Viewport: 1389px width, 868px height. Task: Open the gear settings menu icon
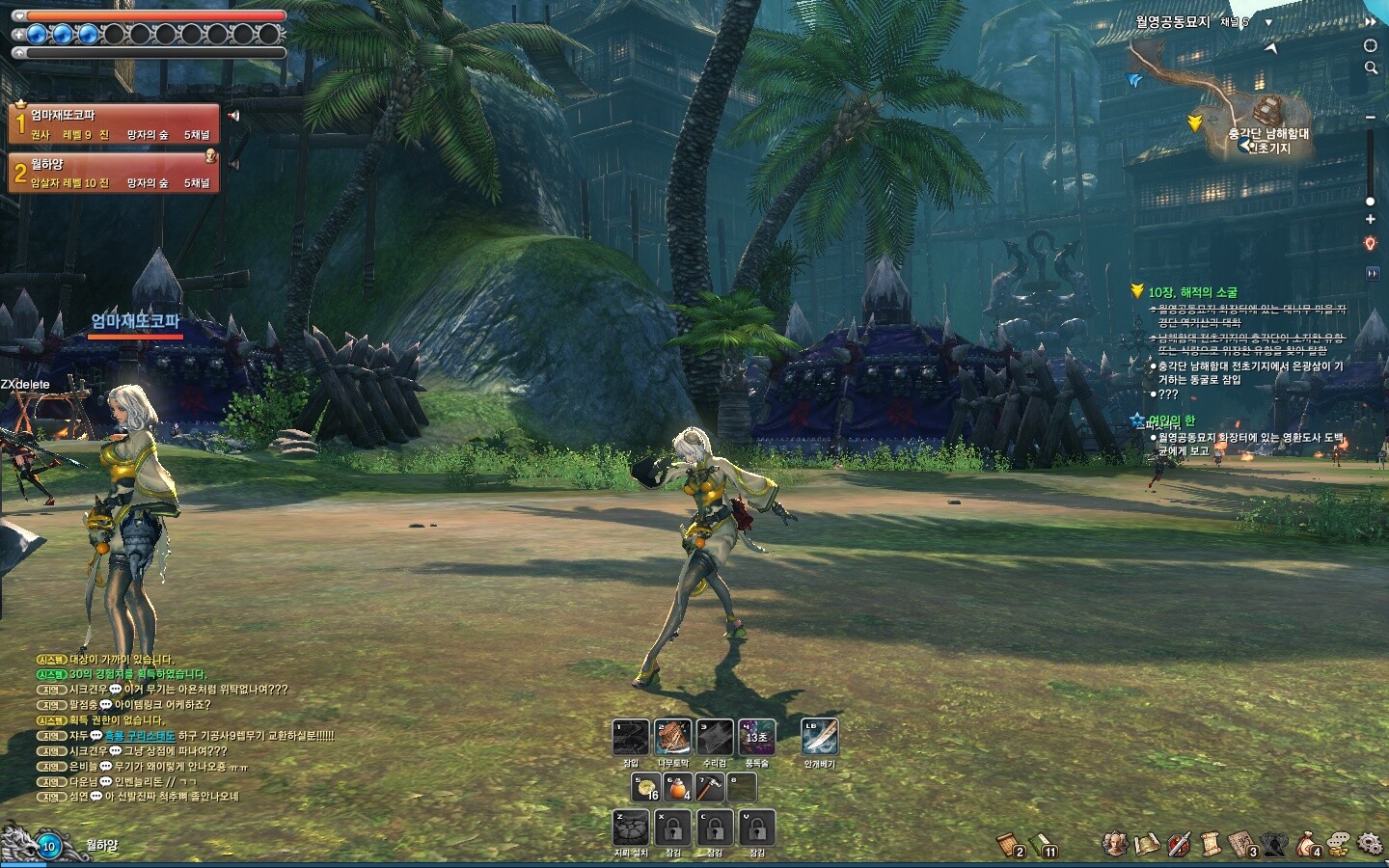pos(1370,844)
